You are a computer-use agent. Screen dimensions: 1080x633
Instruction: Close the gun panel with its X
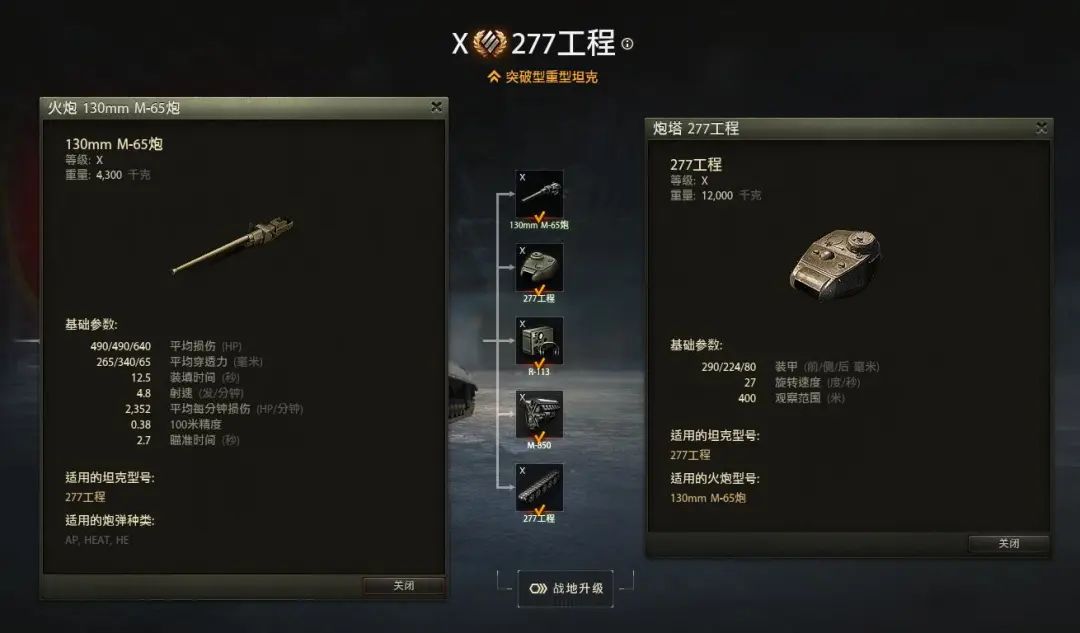[436, 107]
